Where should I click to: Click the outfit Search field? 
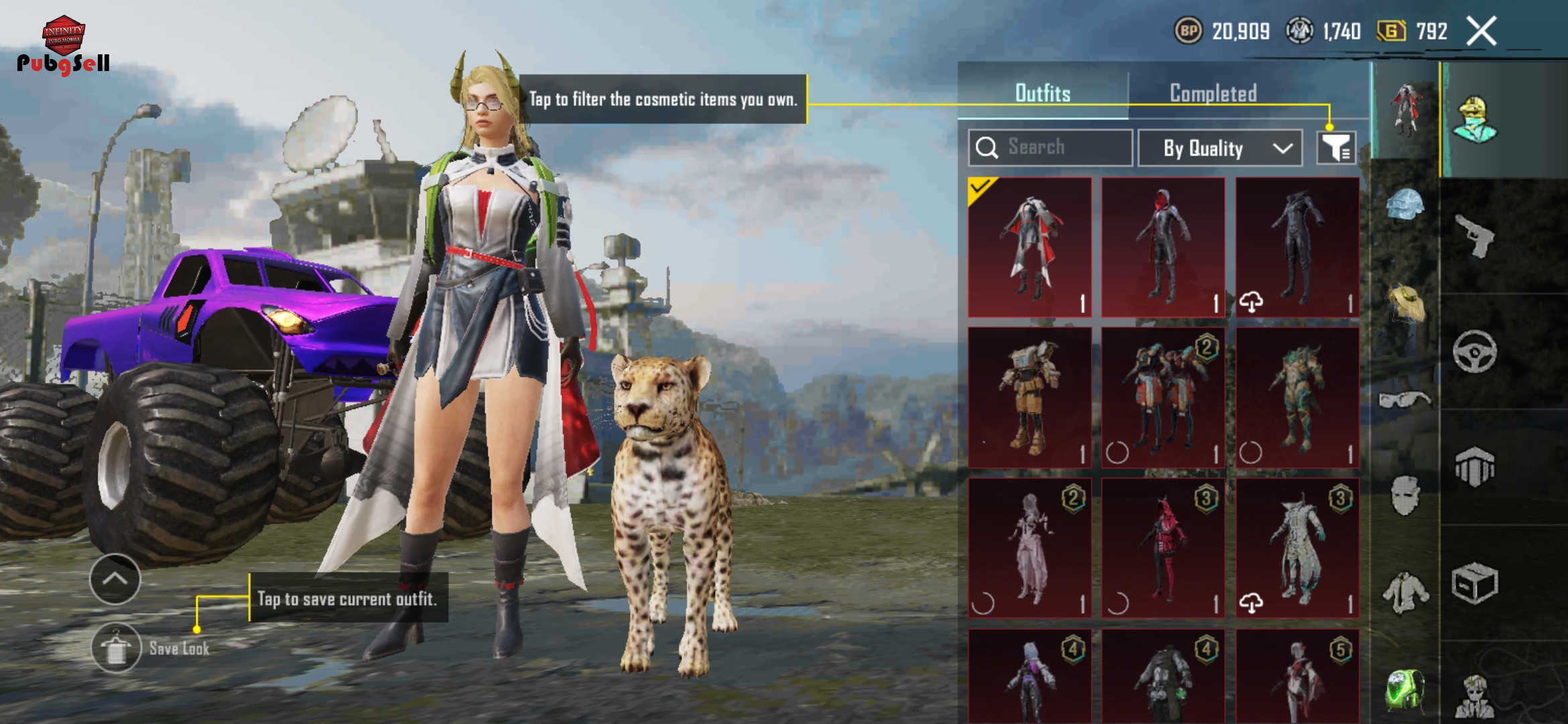point(1051,147)
